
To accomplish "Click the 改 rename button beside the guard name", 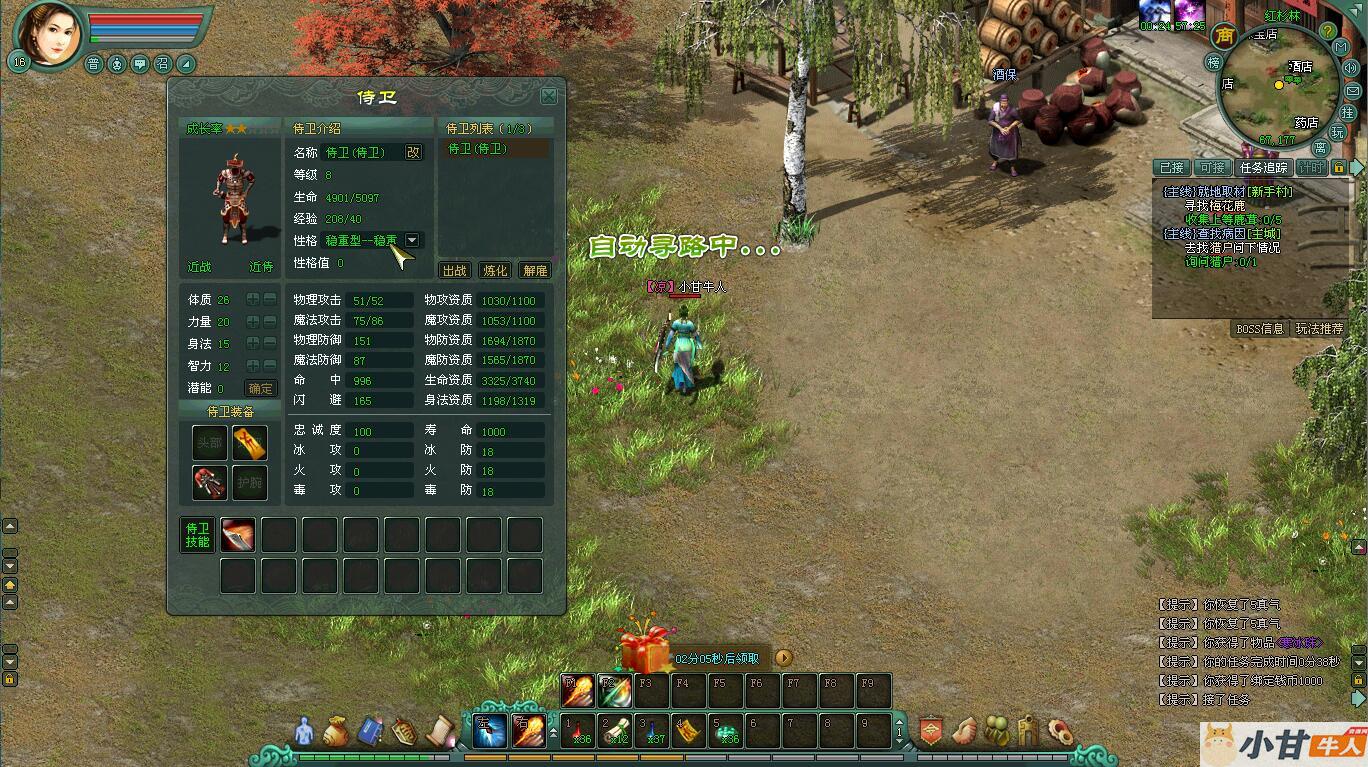I will (413, 152).
